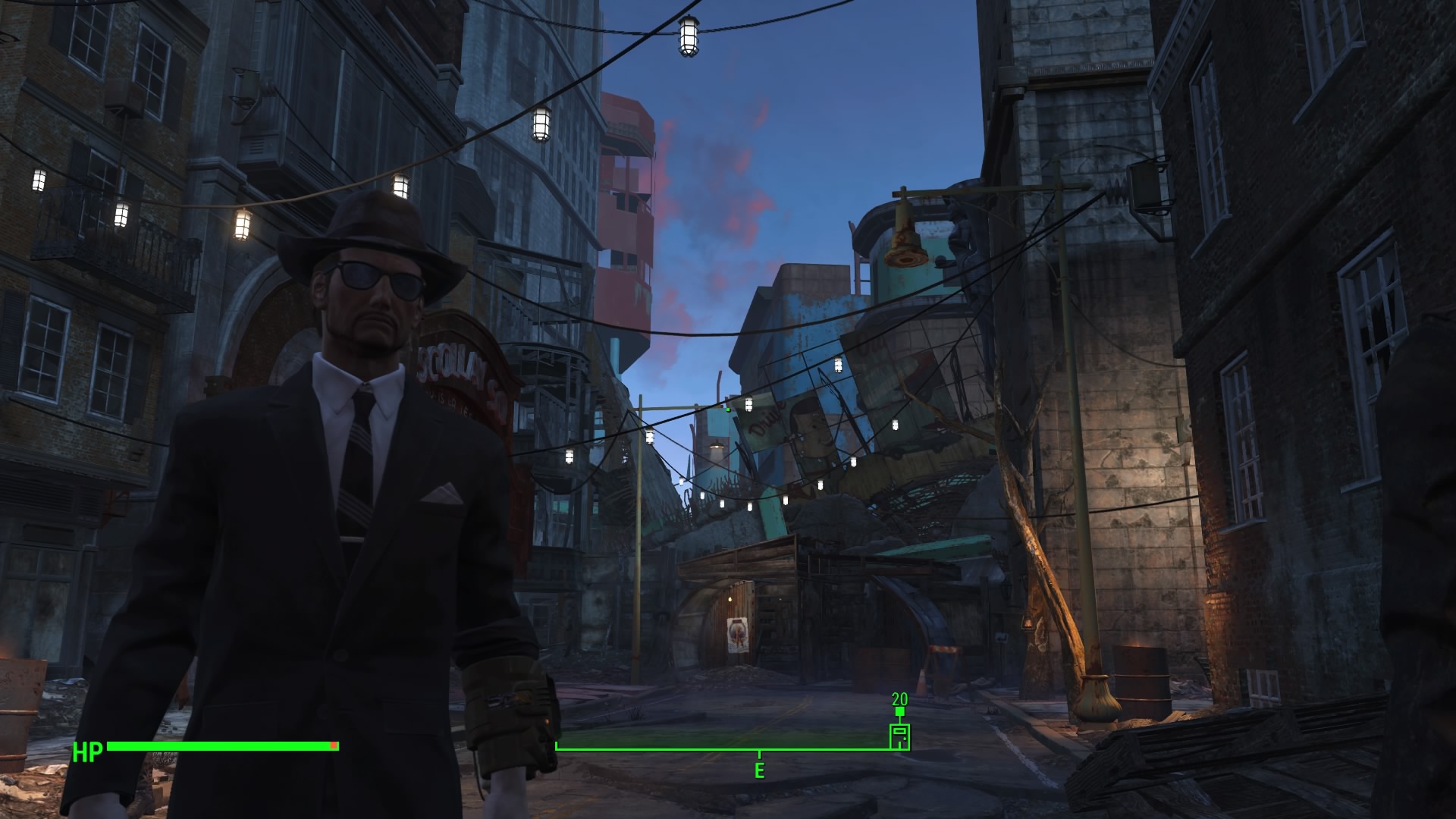Viewport: 1456px width, 819px height.
Task: Select the East letter on the compass
Action: click(x=759, y=771)
